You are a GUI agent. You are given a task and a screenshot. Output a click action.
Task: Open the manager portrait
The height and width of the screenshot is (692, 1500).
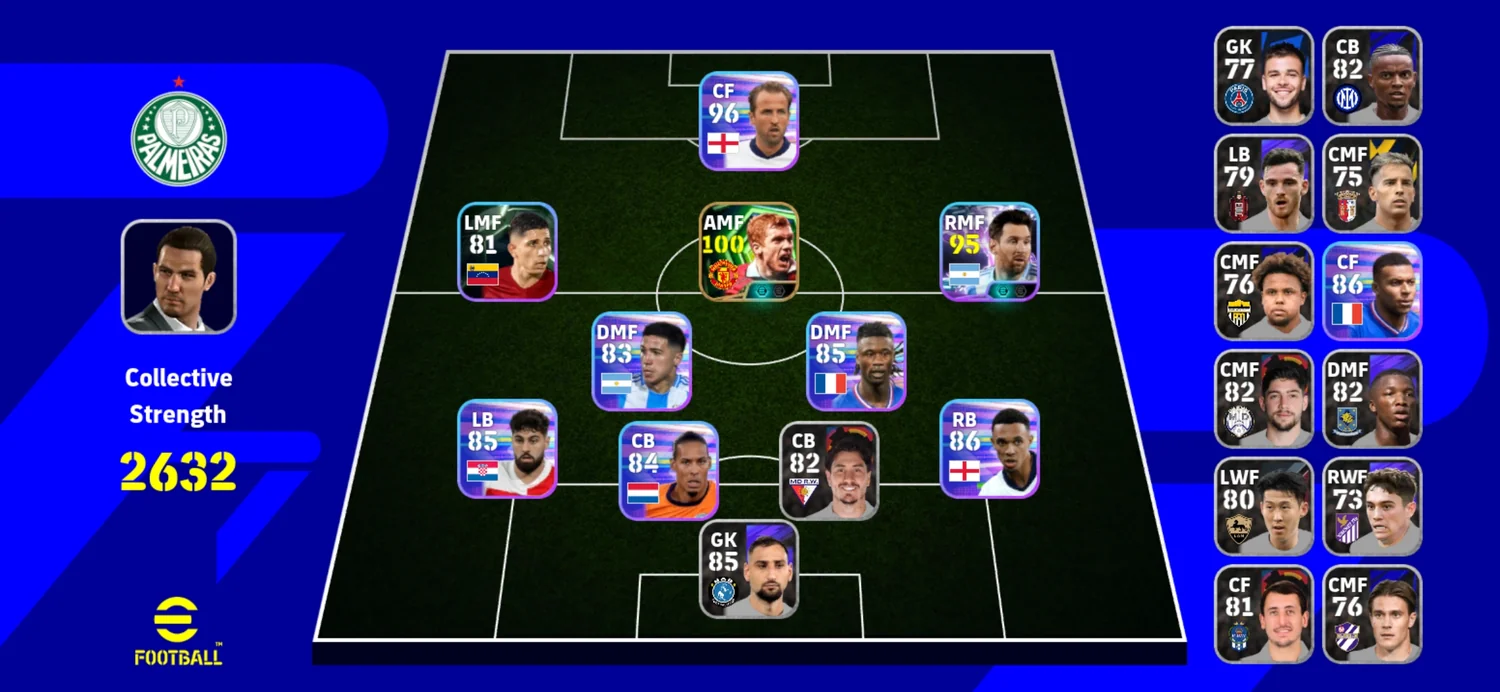click(179, 277)
